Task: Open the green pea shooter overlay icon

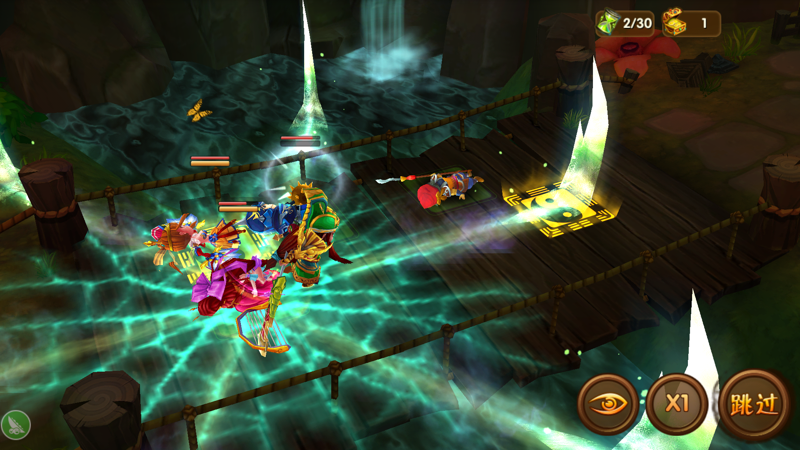Action: (15, 425)
